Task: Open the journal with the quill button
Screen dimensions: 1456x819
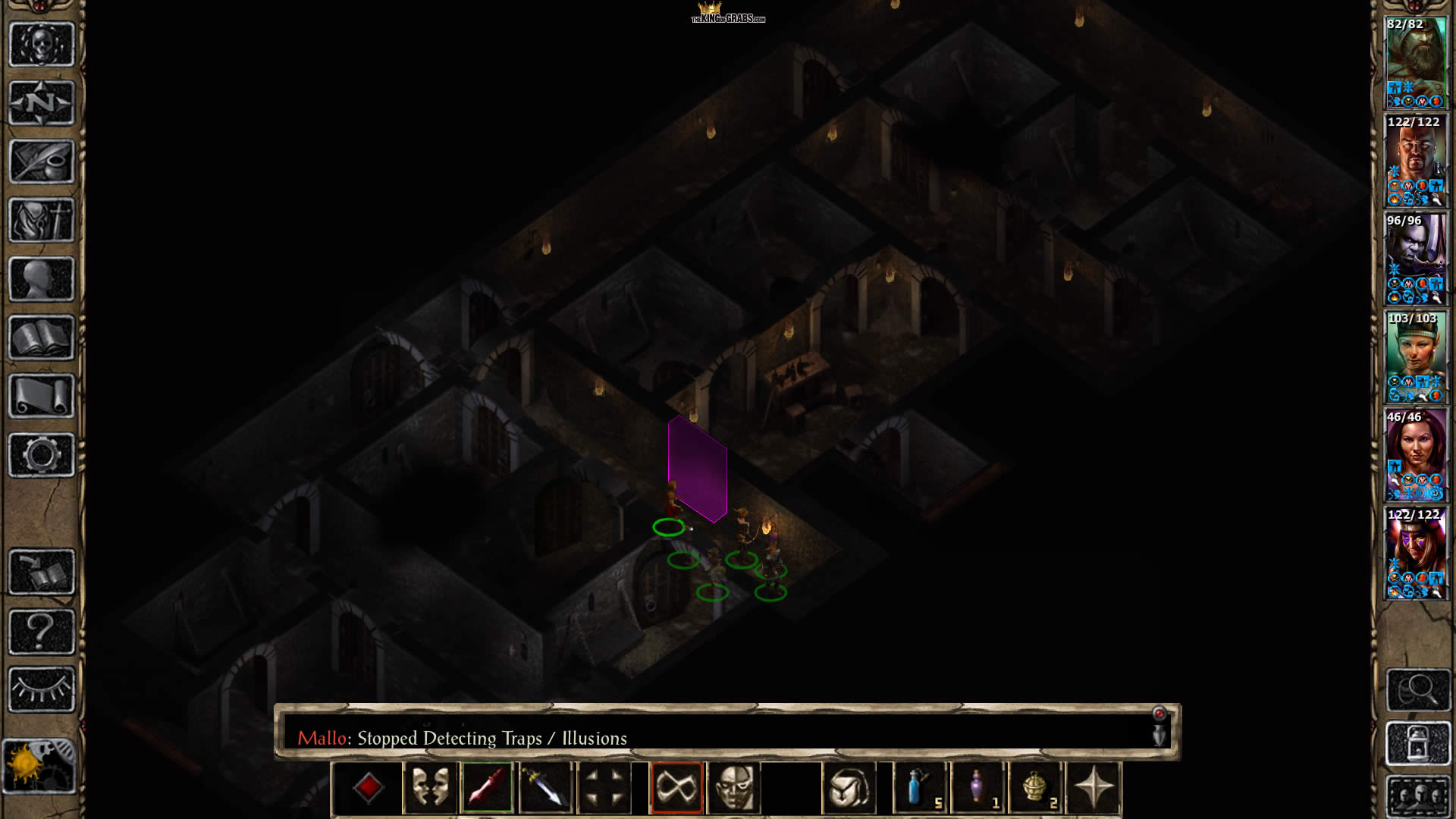Action: (x=42, y=162)
